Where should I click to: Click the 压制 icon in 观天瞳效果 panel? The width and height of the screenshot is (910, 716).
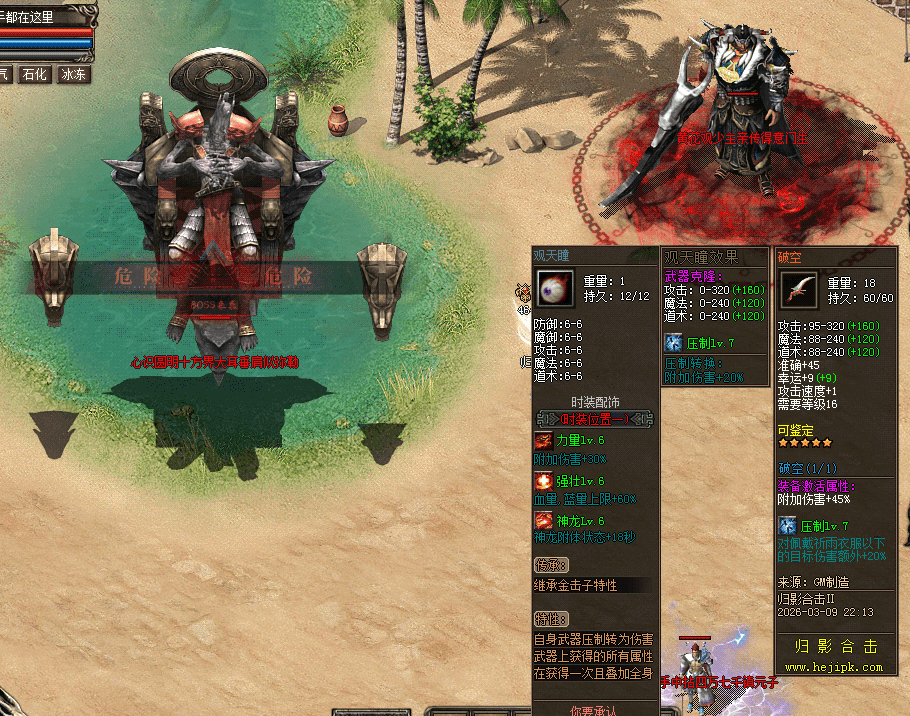[674, 343]
